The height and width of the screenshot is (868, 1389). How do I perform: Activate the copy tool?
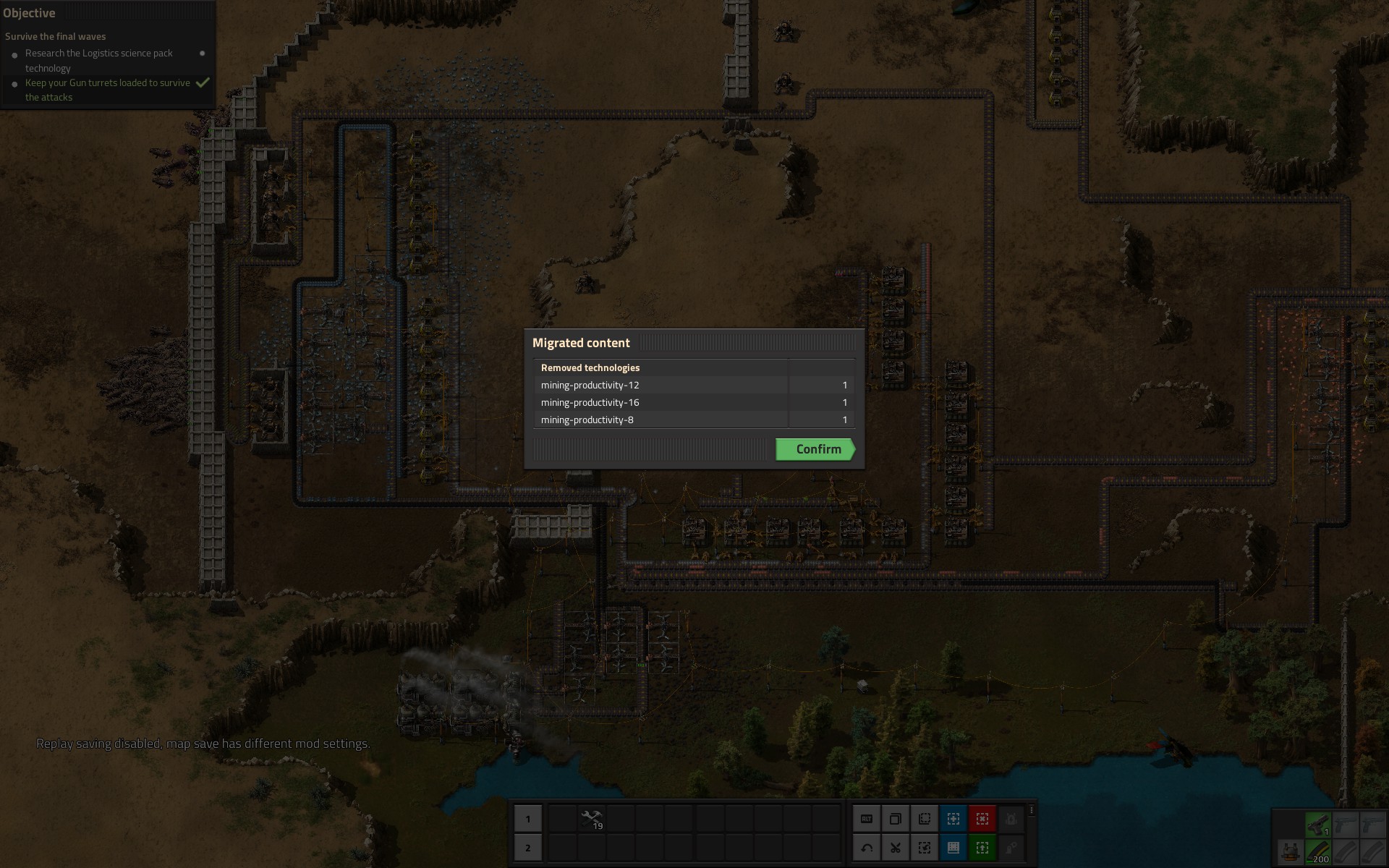click(x=896, y=819)
